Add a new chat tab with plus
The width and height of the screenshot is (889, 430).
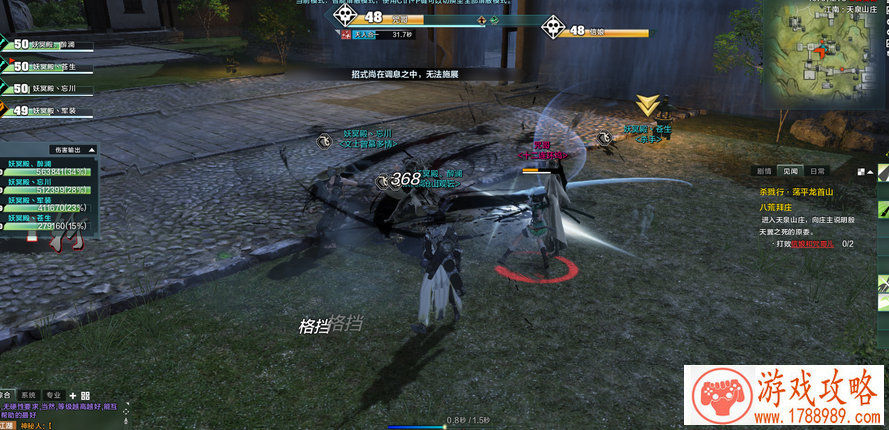coord(72,395)
